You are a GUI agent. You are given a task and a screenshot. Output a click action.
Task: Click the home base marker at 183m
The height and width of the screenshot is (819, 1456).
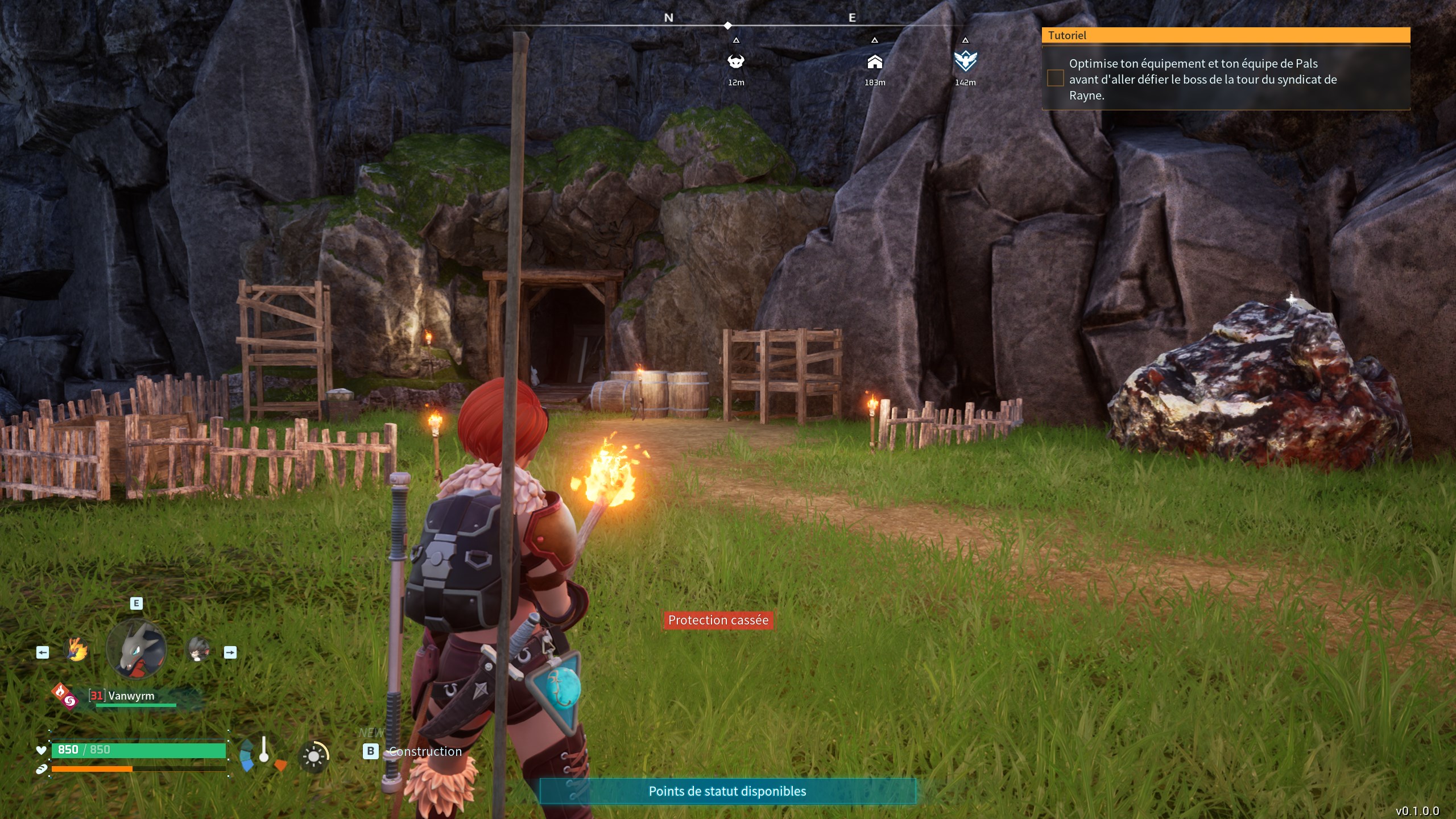coord(874,64)
